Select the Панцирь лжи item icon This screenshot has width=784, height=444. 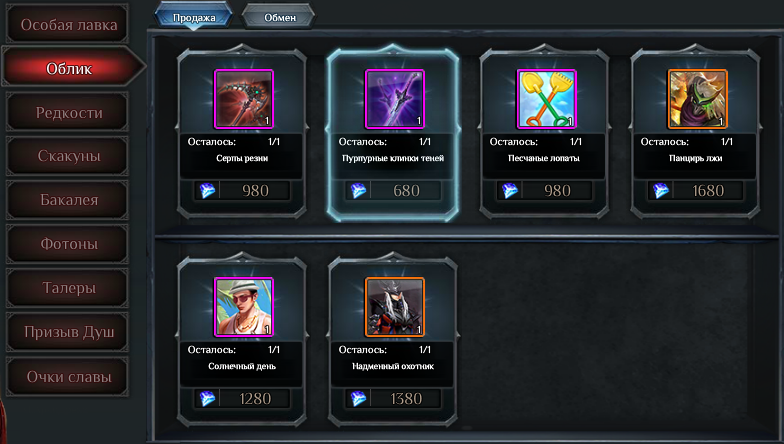[x=697, y=99]
